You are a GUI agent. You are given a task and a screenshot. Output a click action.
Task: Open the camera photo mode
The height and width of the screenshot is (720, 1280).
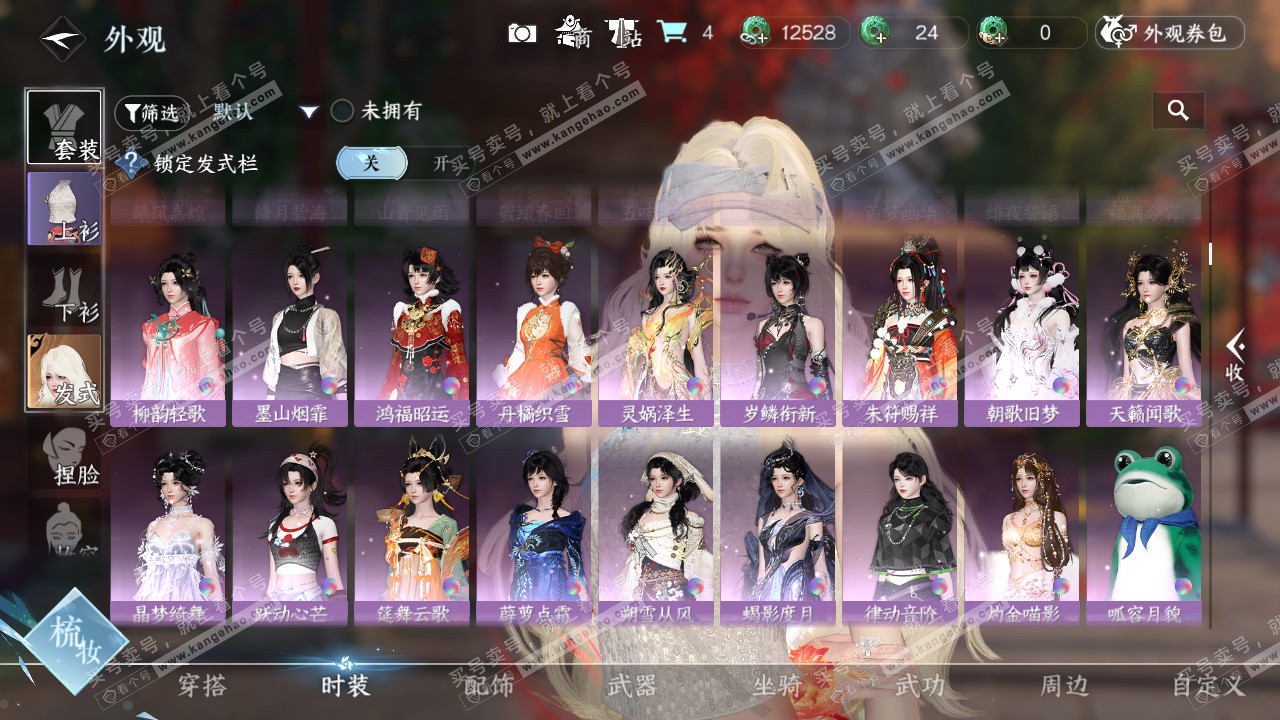(x=522, y=33)
